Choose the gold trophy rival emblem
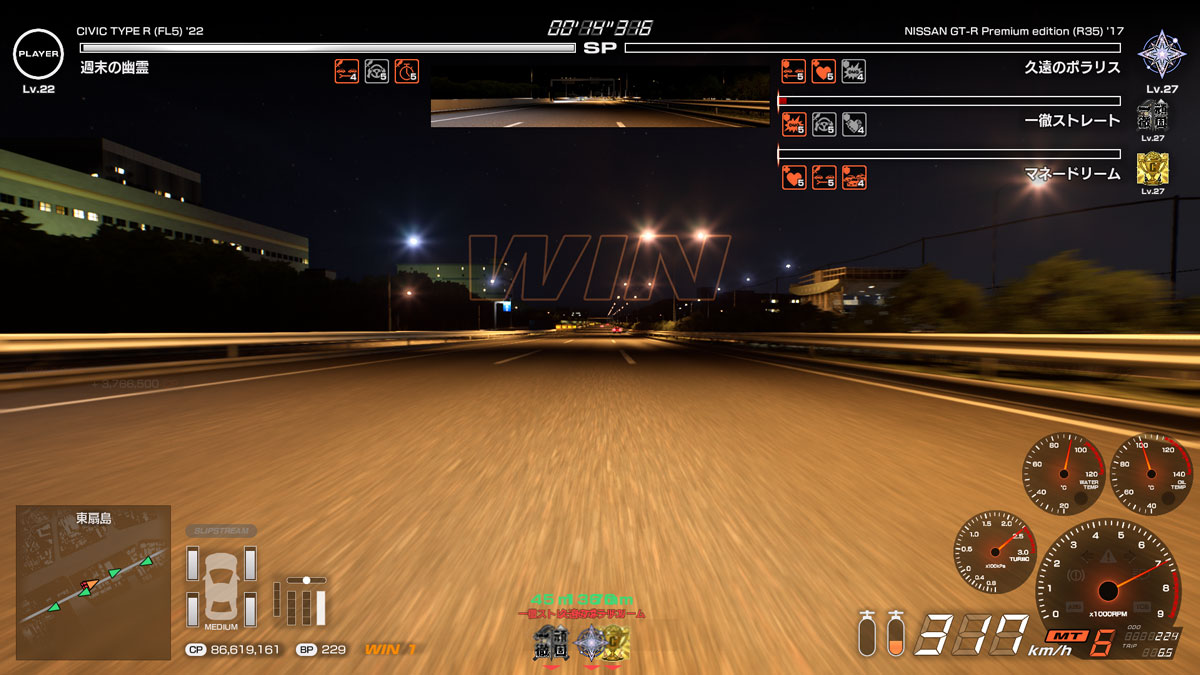This screenshot has width=1200, height=675. click(1152, 168)
